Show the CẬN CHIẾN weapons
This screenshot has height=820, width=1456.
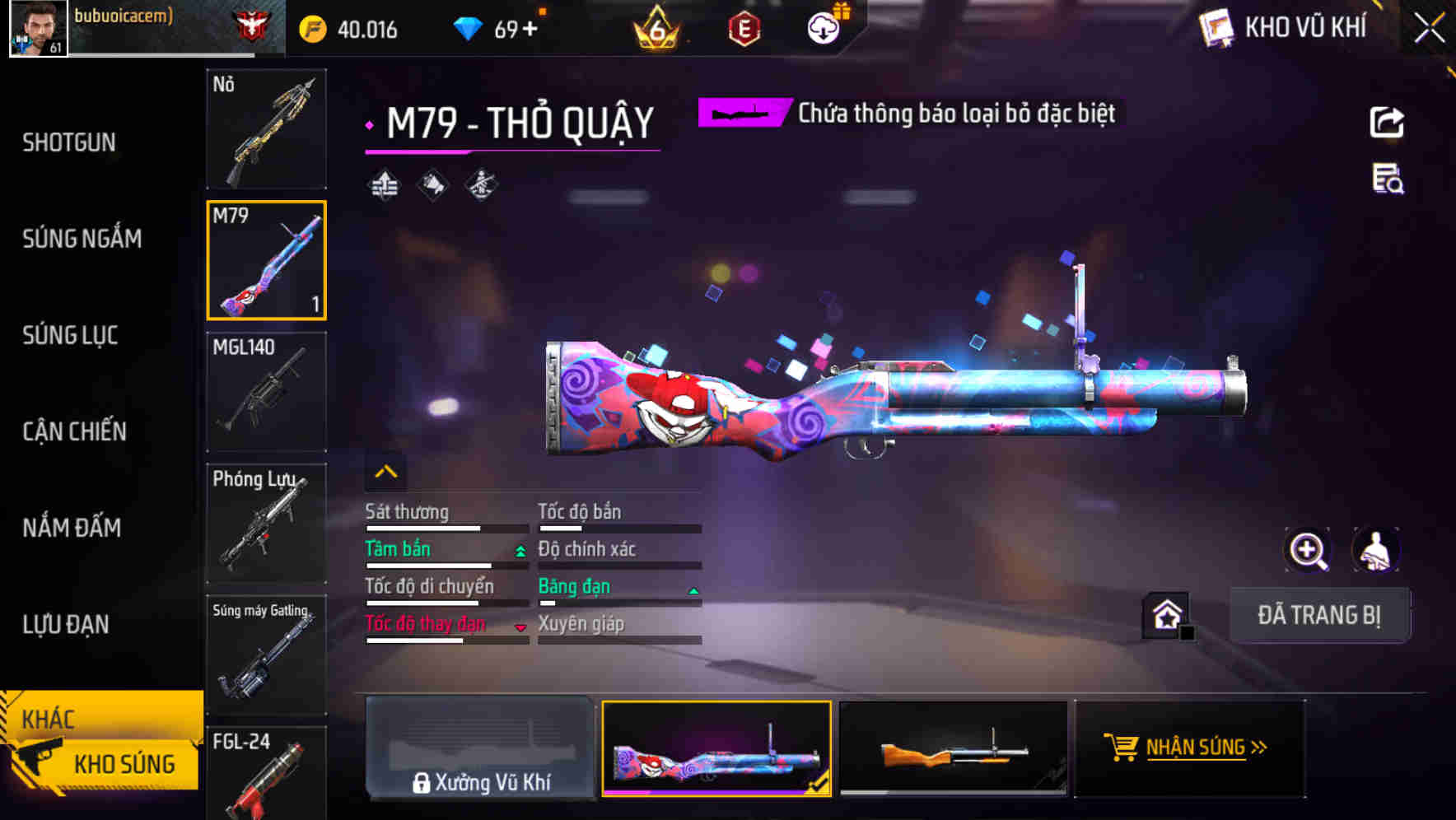pyautogui.click(x=74, y=431)
